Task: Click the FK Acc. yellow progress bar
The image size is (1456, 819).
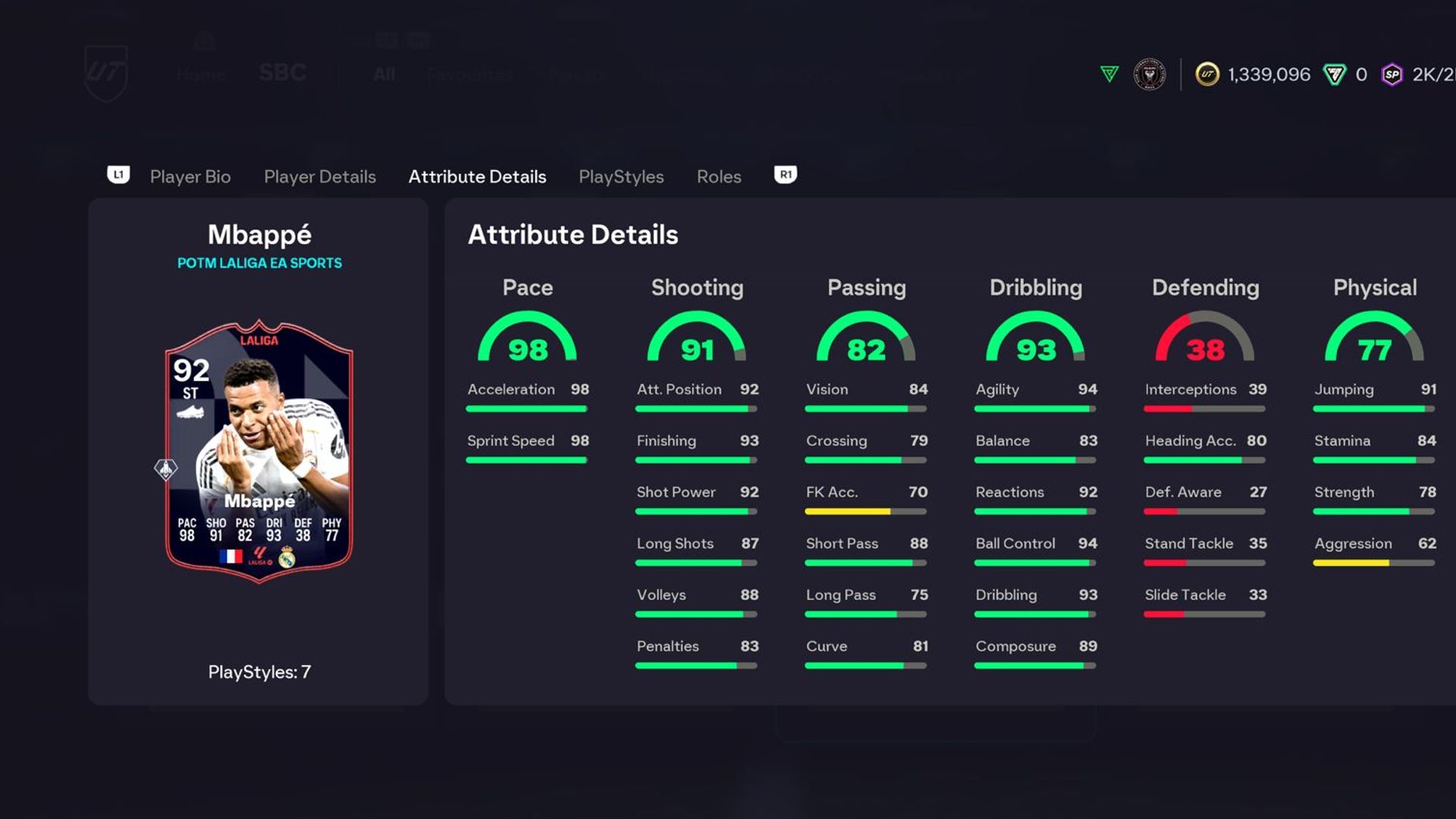Action: [x=849, y=511]
